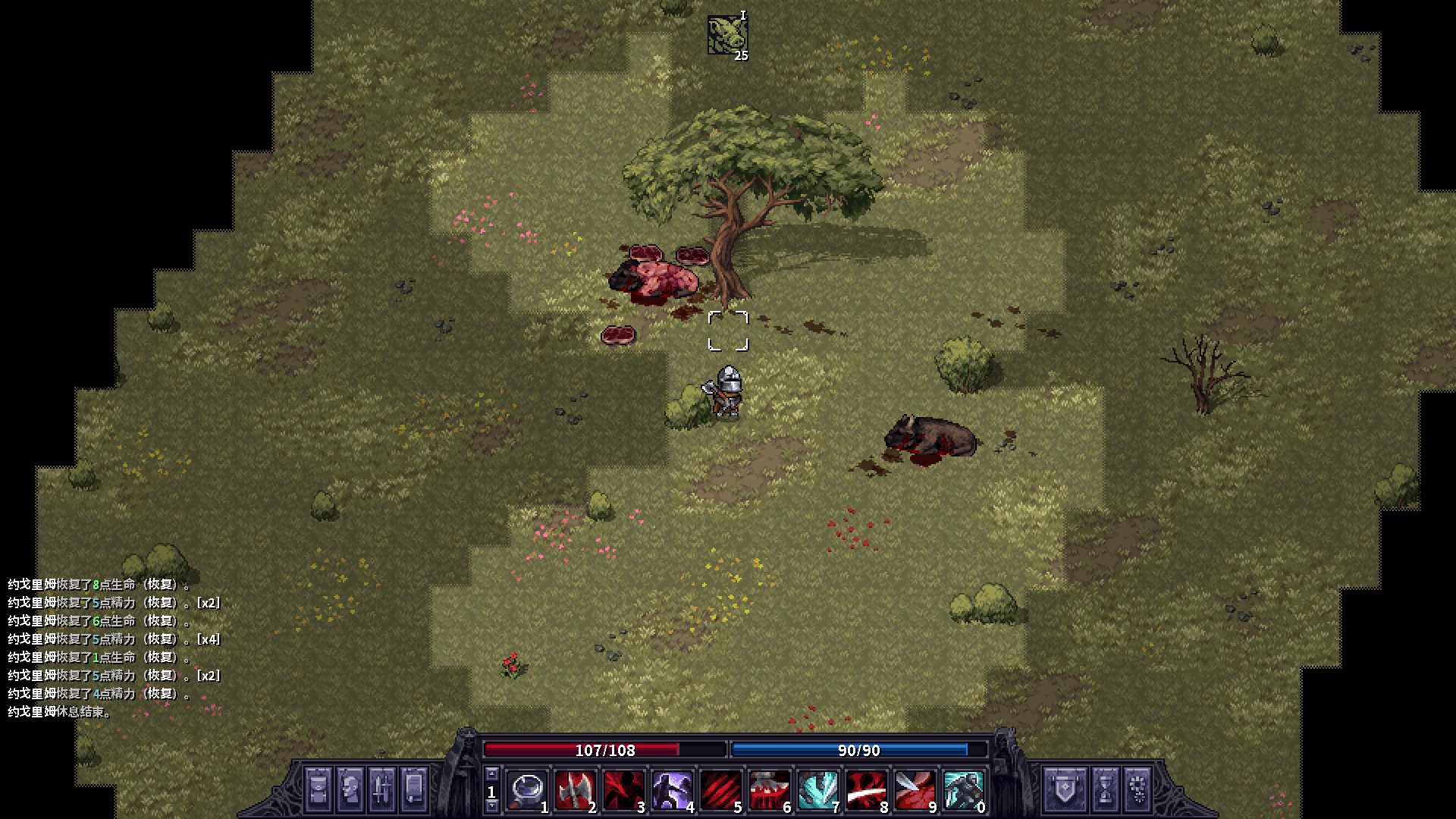Activate the bloody blade skill, slot 6
Screen dimensions: 1456x819
pos(769,790)
